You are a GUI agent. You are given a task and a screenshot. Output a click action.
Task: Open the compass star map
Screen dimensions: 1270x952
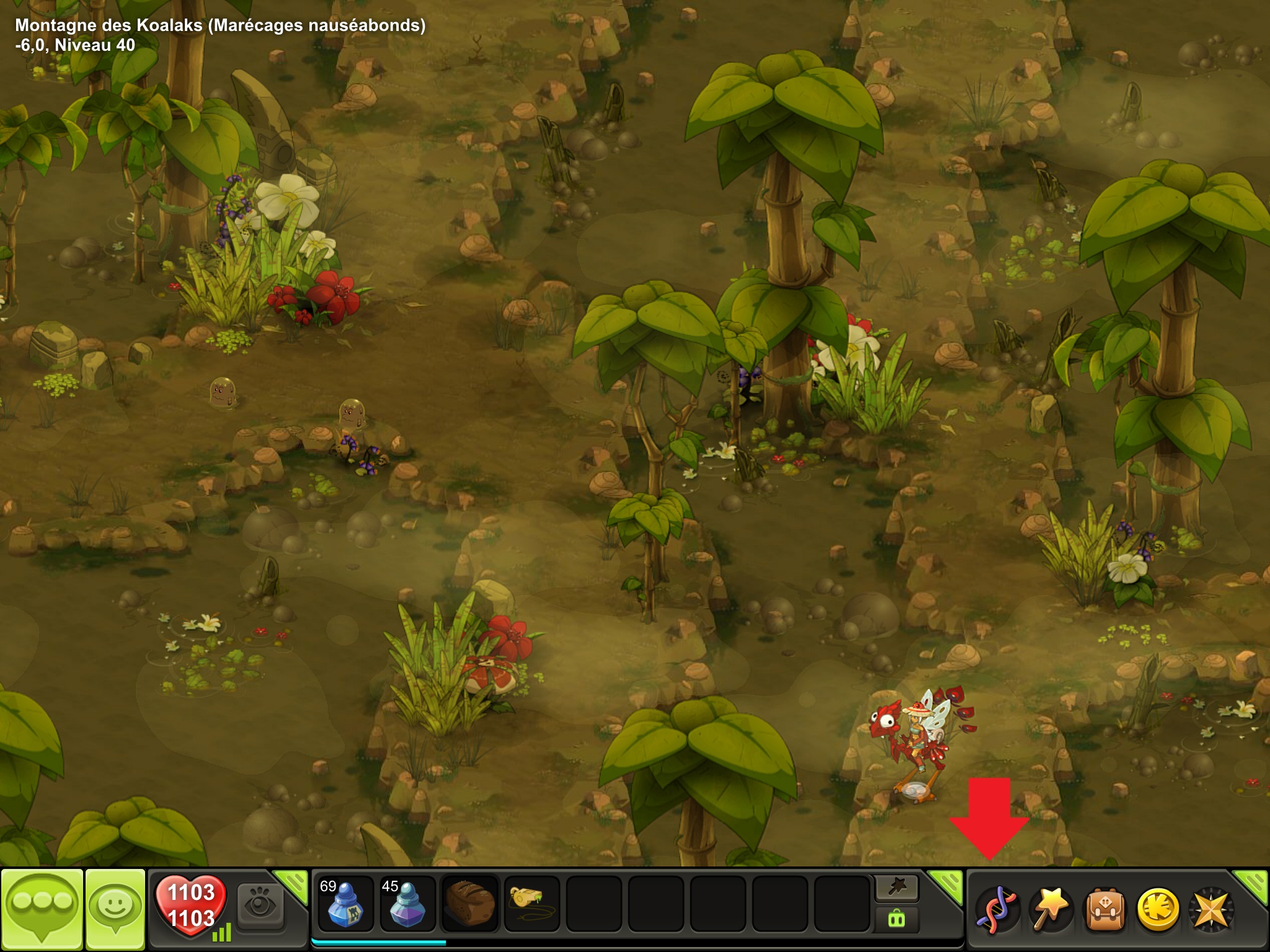coord(1210,909)
